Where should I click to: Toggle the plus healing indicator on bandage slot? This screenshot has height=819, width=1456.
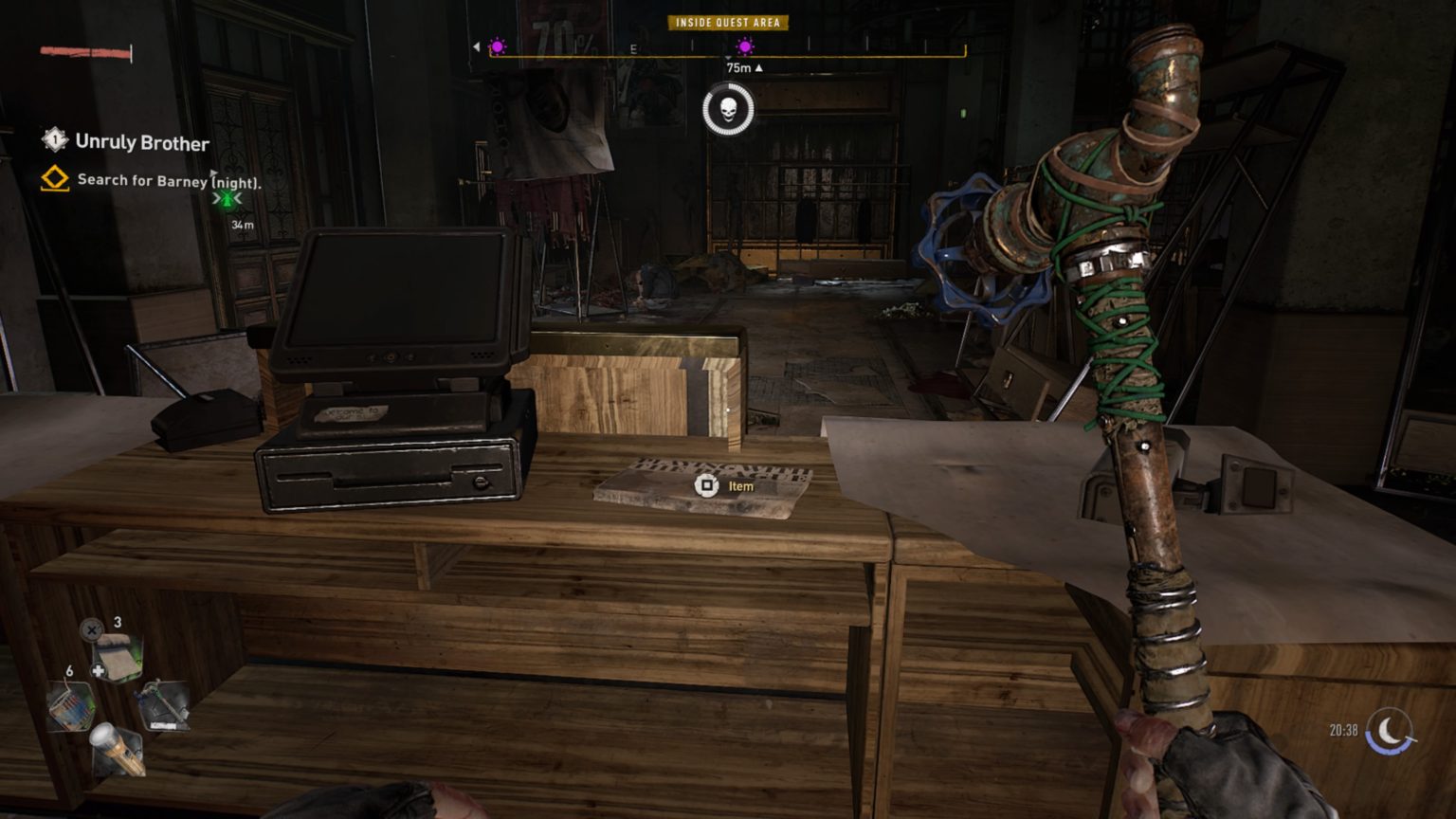click(98, 669)
